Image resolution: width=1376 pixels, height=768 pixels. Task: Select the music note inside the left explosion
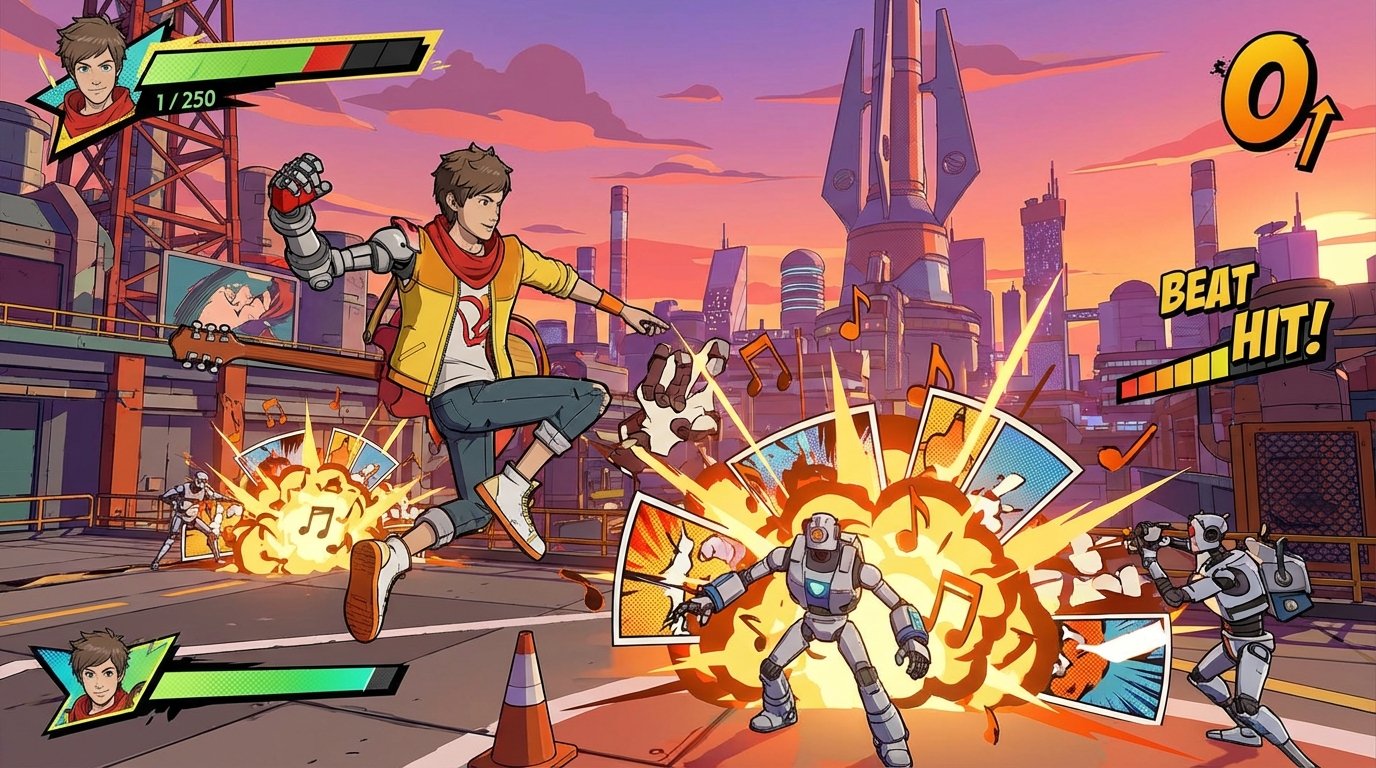tap(315, 520)
